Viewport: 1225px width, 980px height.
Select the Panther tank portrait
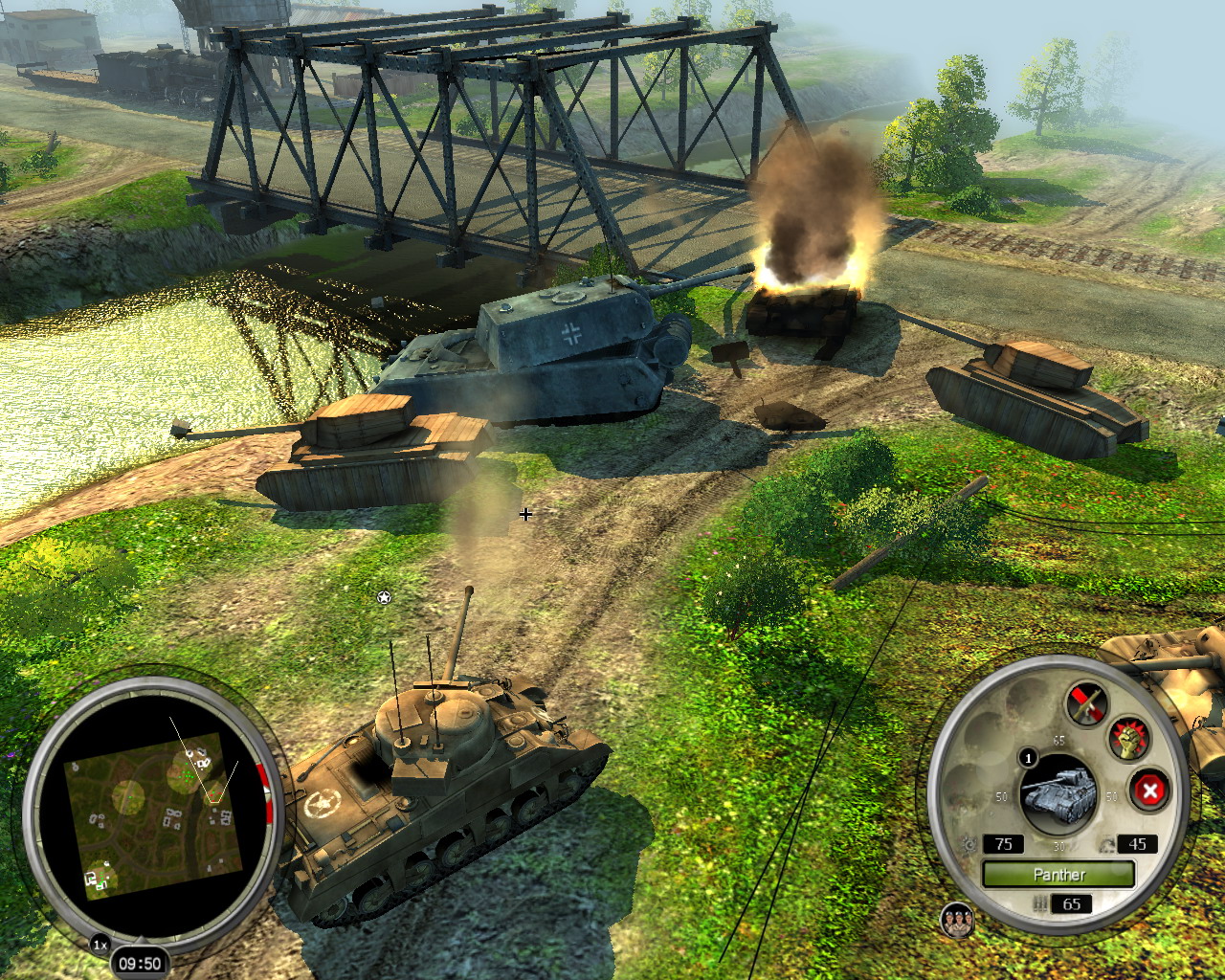coord(1058,793)
